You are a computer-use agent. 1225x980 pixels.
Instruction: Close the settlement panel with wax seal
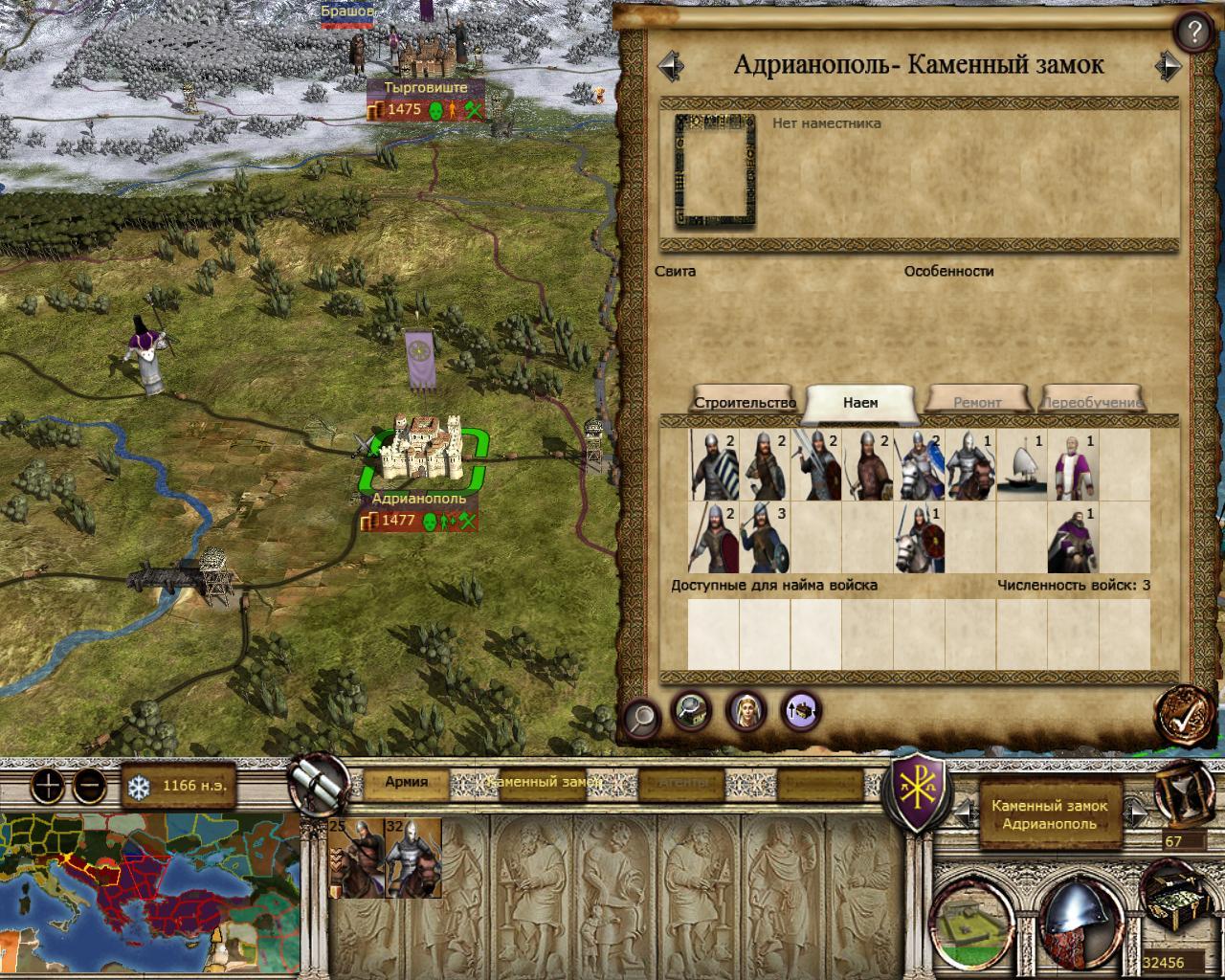[x=1185, y=712]
